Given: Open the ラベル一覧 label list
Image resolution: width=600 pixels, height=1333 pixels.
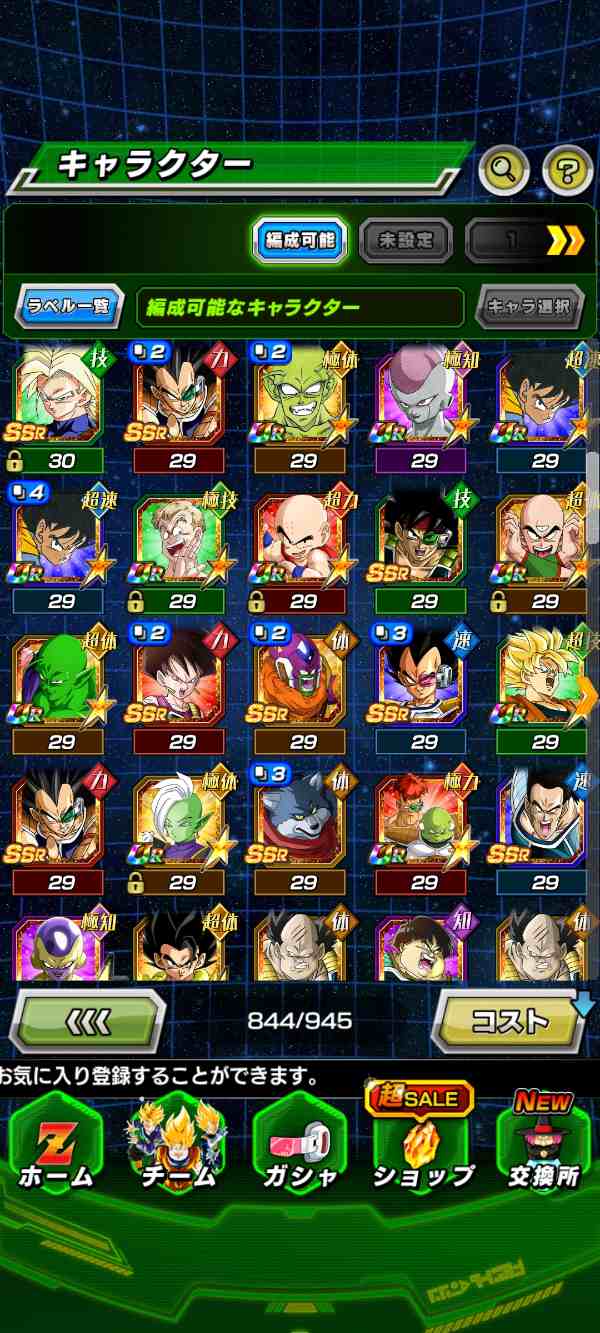Looking at the screenshot, I should click(69, 306).
